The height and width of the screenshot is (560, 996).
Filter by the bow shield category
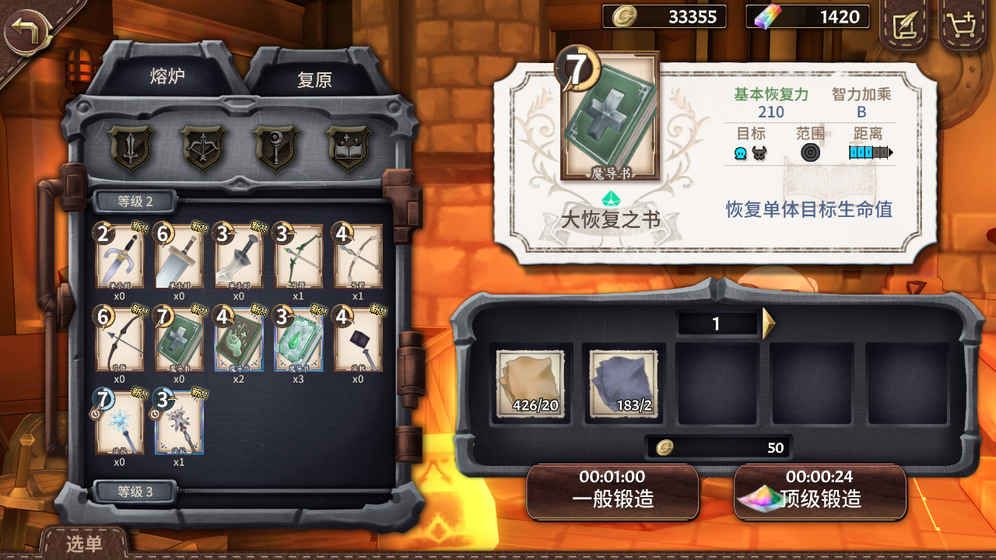pyautogui.click(x=201, y=147)
